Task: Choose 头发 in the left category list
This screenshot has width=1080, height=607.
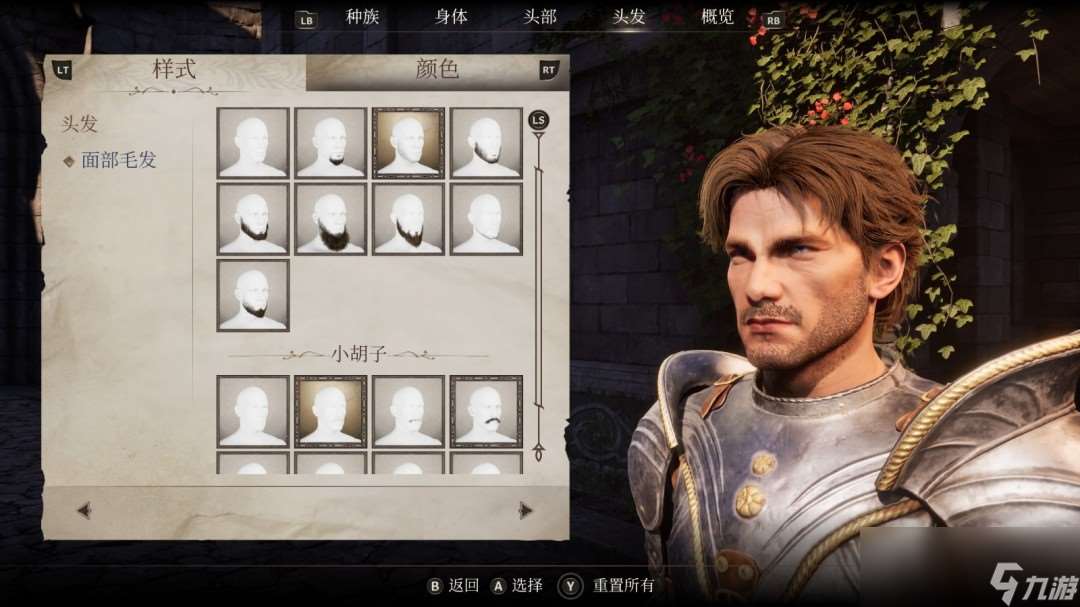Action: click(80, 124)
